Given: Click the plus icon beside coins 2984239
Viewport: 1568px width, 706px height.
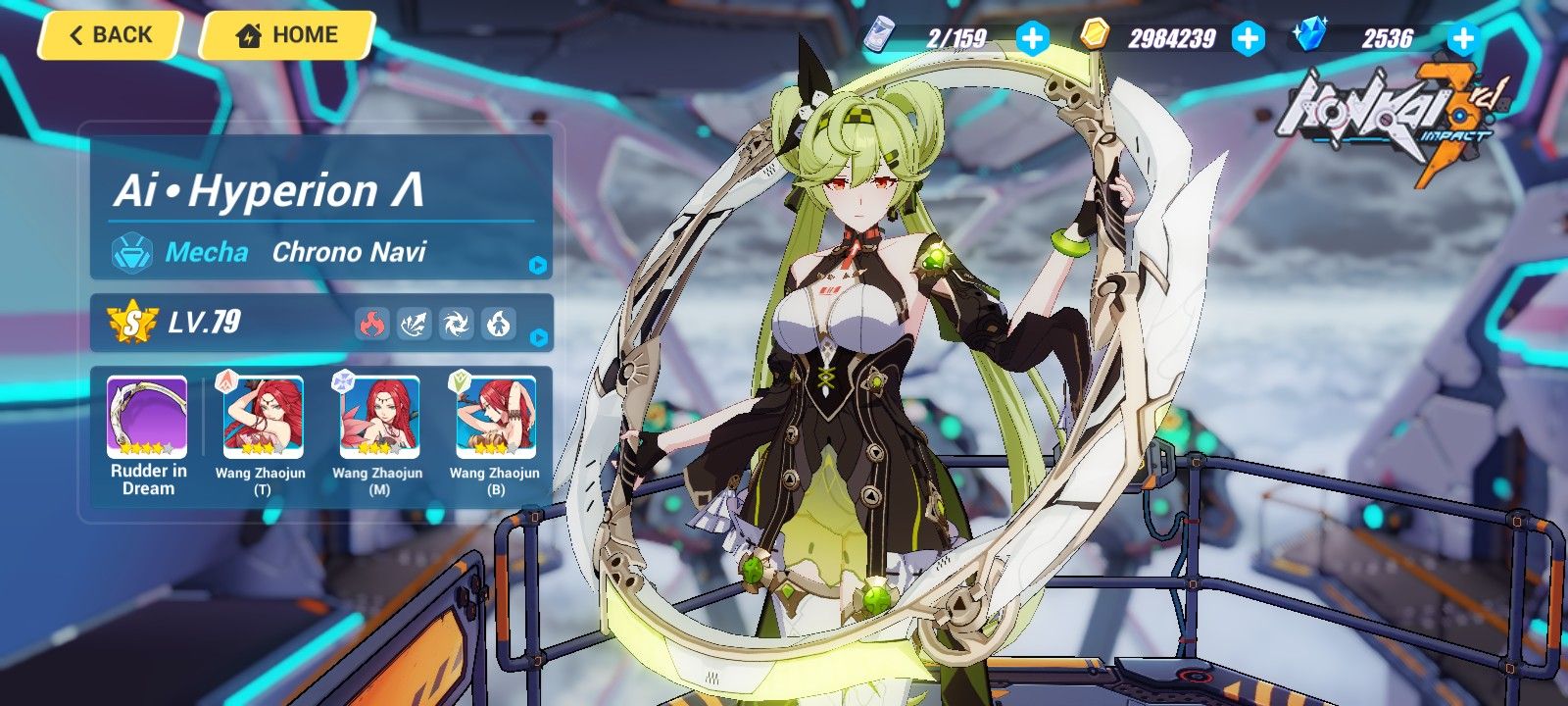Looking at the screenshot, I should (x=1248, y=37).
